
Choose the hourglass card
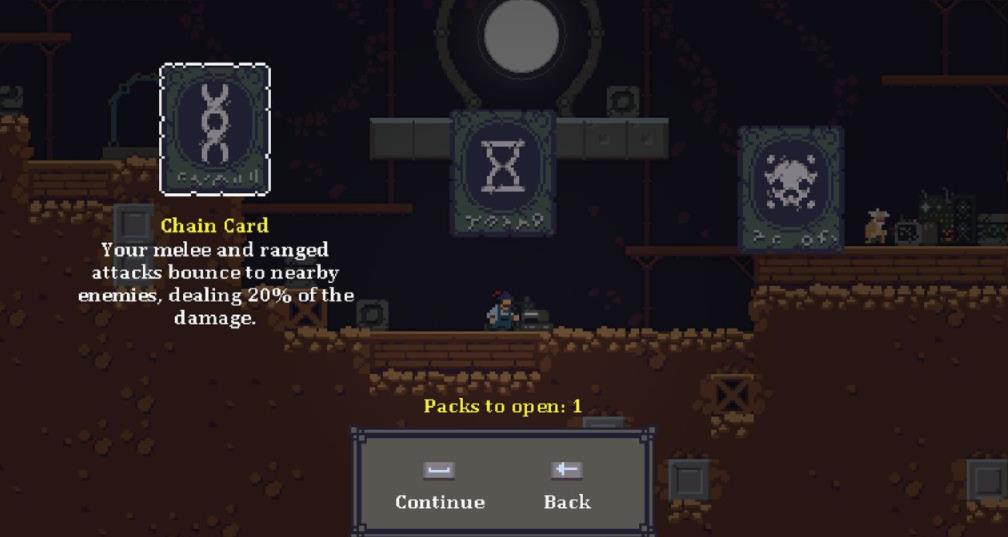[x=502, y=171]
